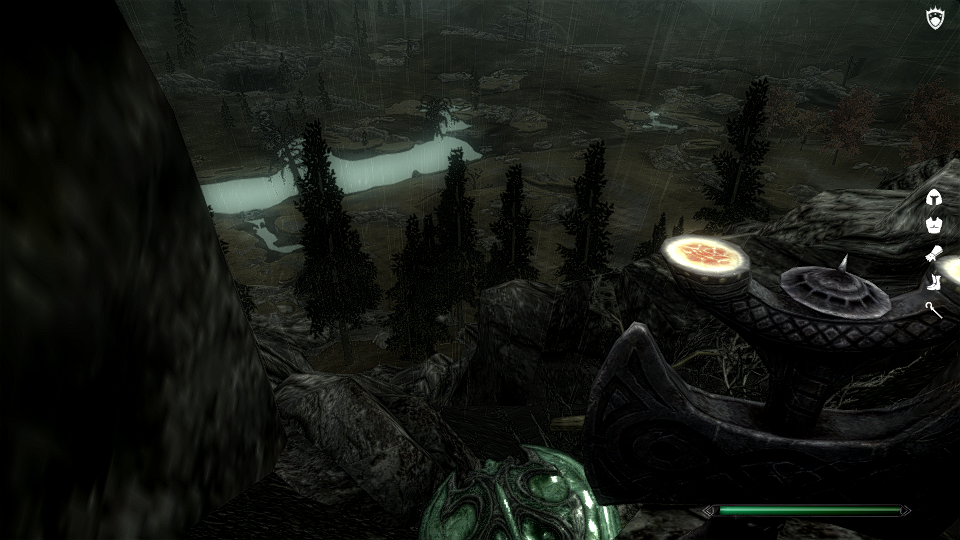Click the chest armor icon
Image resolution: width=960 pixels, height=540 pixels.
[x=935, y=225]
